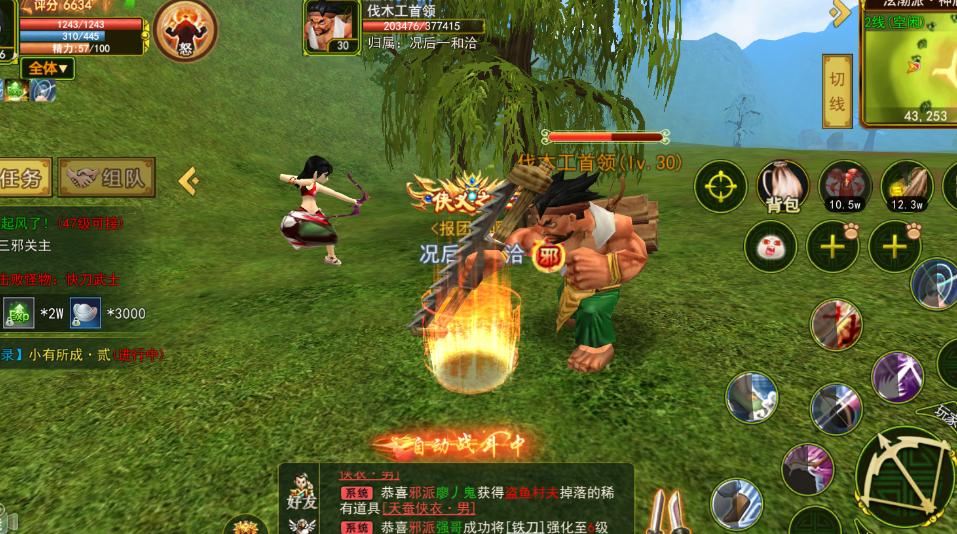Collapse the quest panel with the arrow
The width and height of the screenshot is (957, 534).
pyautogui.click(x=188, y=180)
